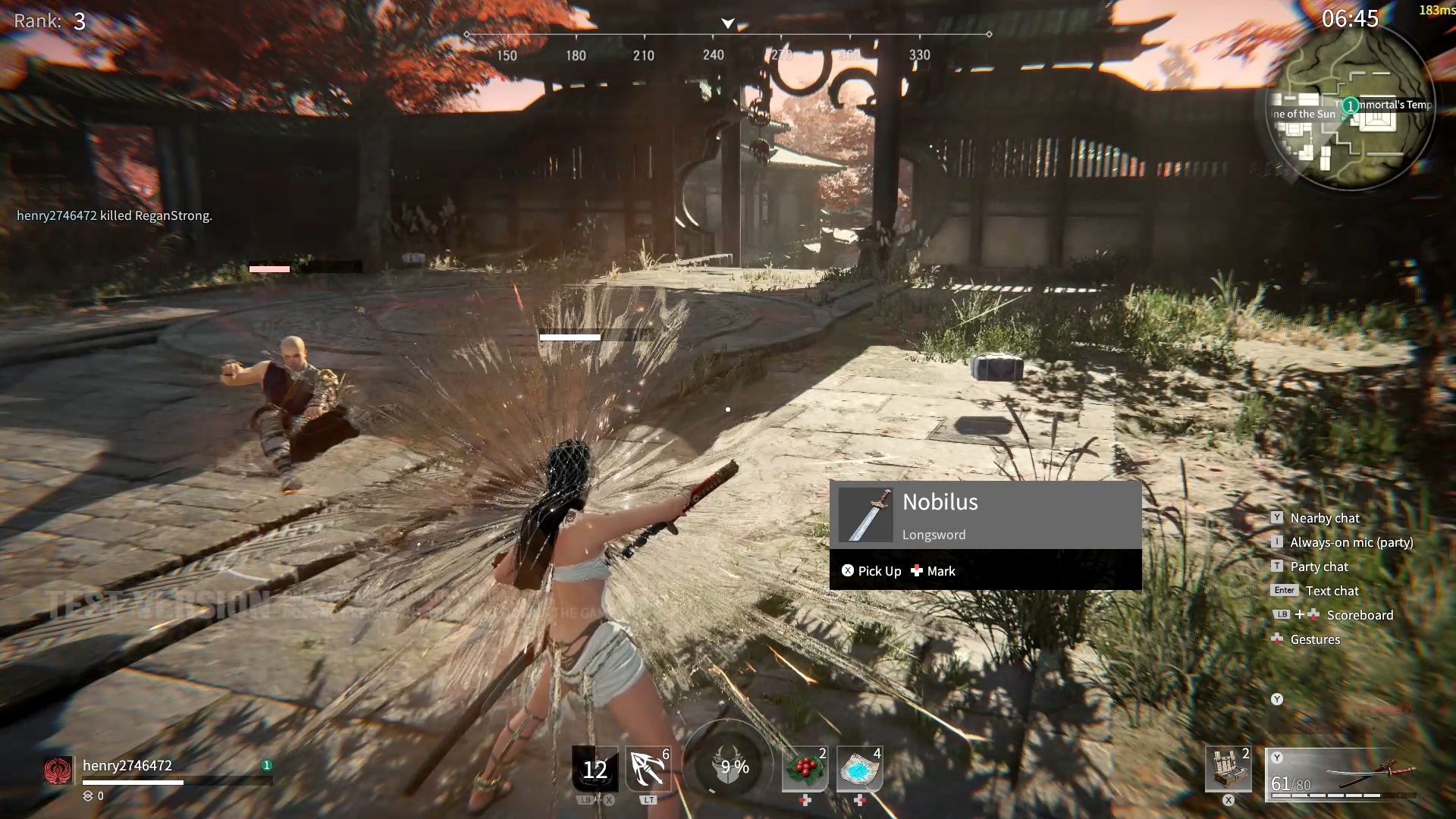The width and height of the screenshot is (1456, 819).
Task: Mark the Nobilus longsword
Action: [934, 571]
